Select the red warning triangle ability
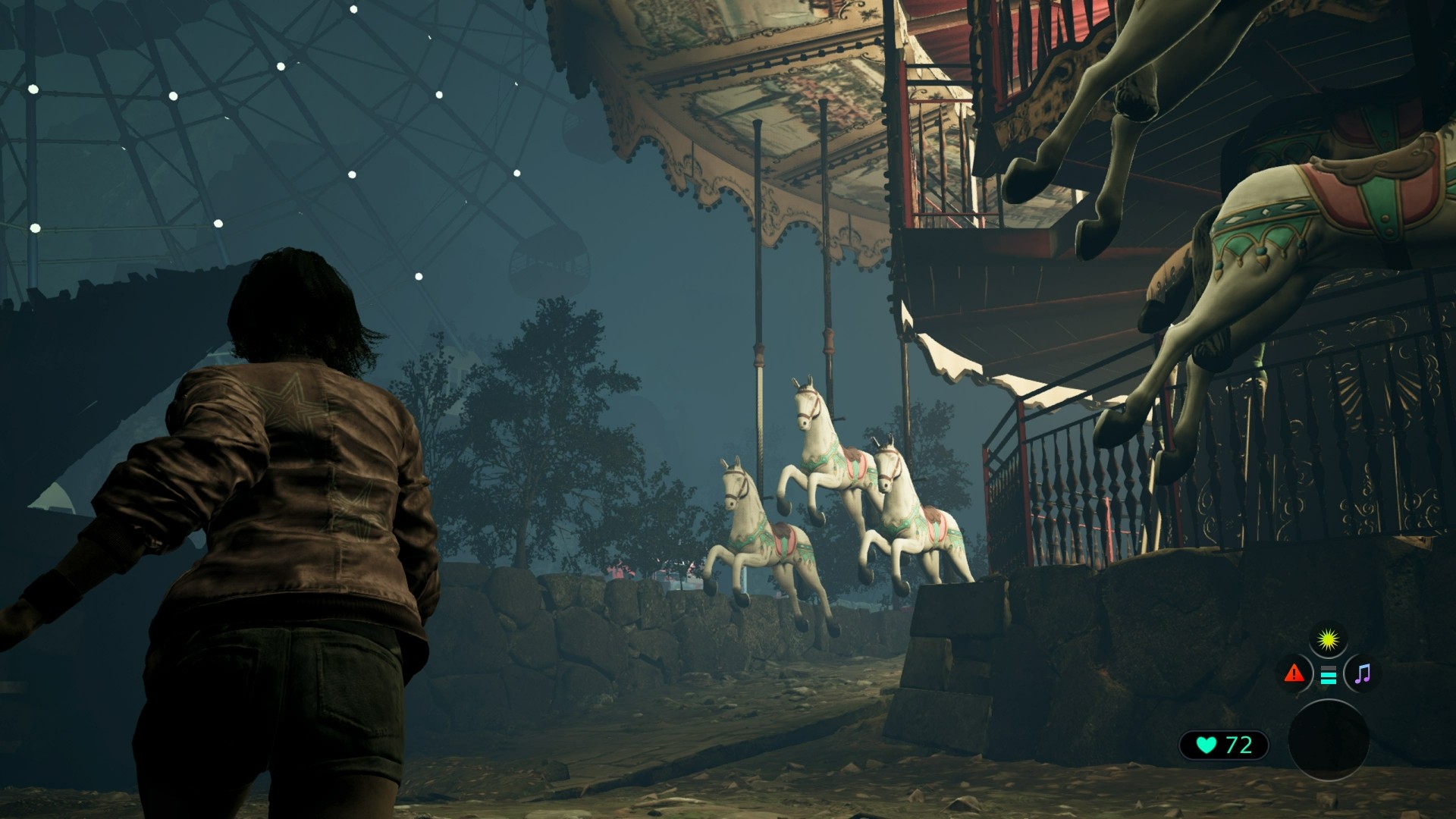Screen dimensions: 1456x819 (1294, 673)
